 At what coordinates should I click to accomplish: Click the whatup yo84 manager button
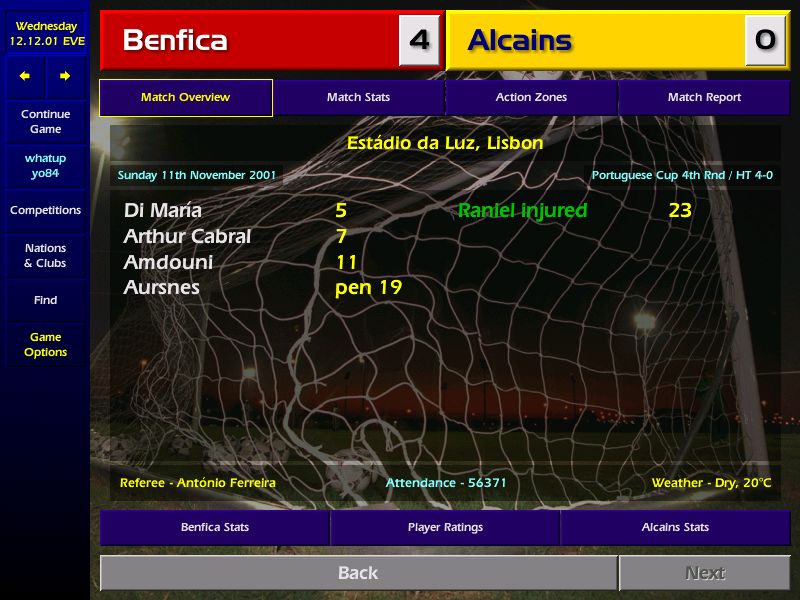[x=45, y=166]
